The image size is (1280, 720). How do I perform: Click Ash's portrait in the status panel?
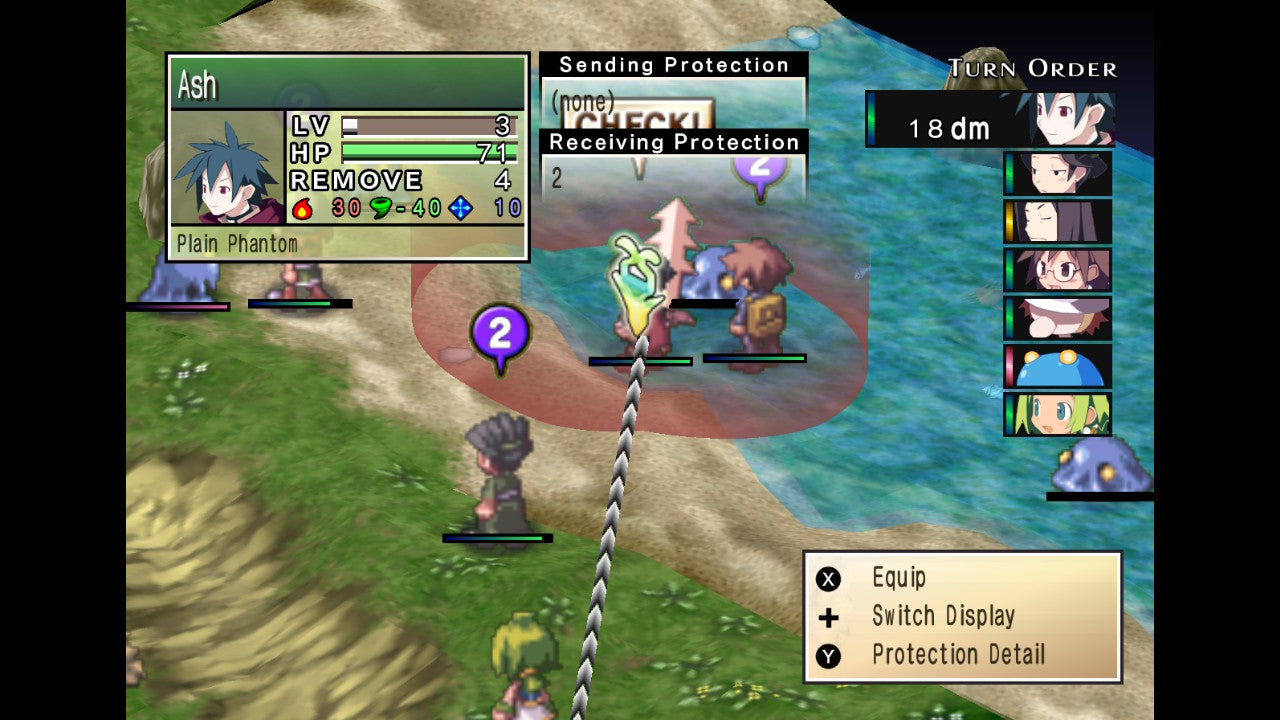227,168
